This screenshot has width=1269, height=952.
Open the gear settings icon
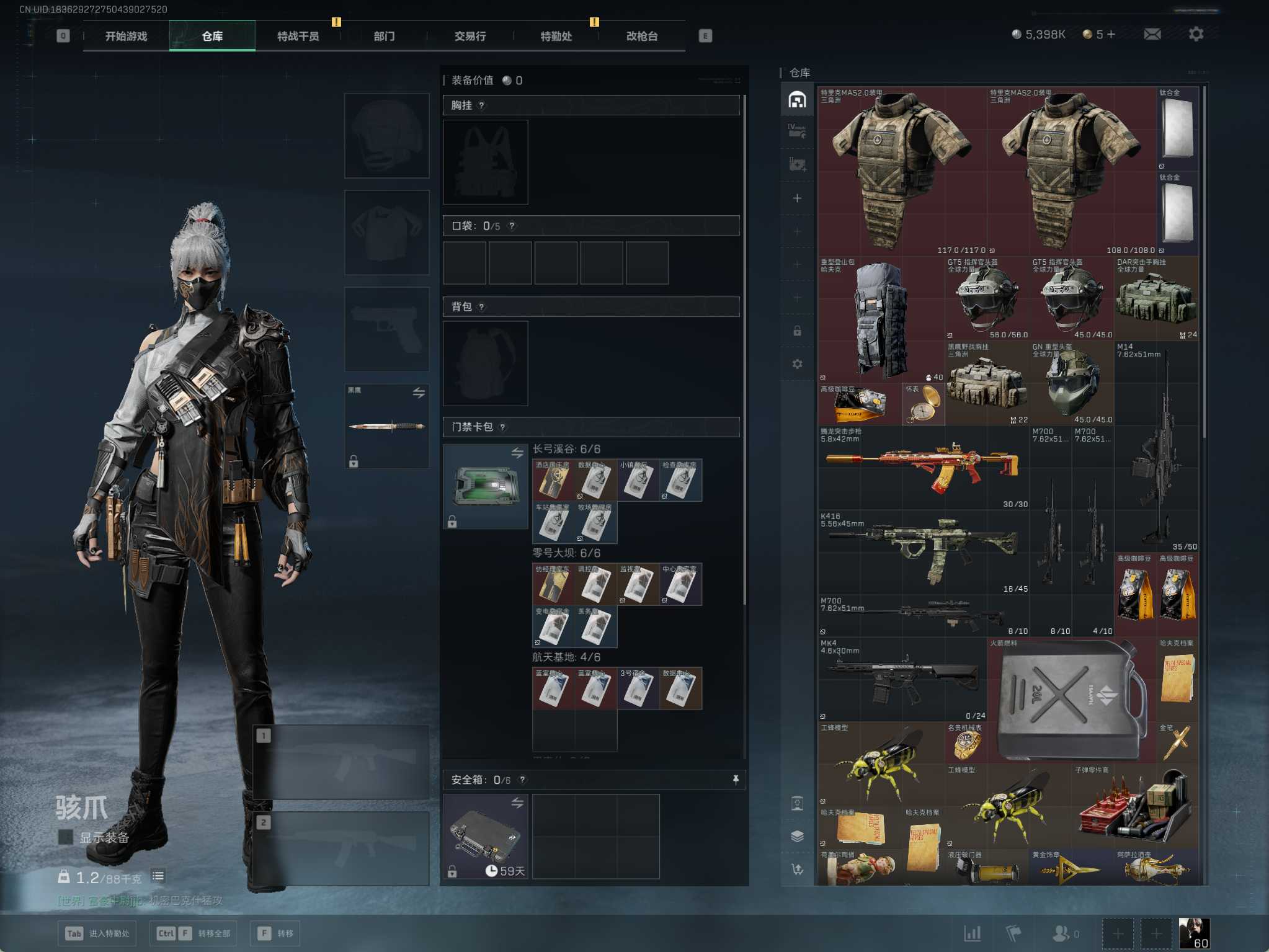click(x=1196, y=34)
